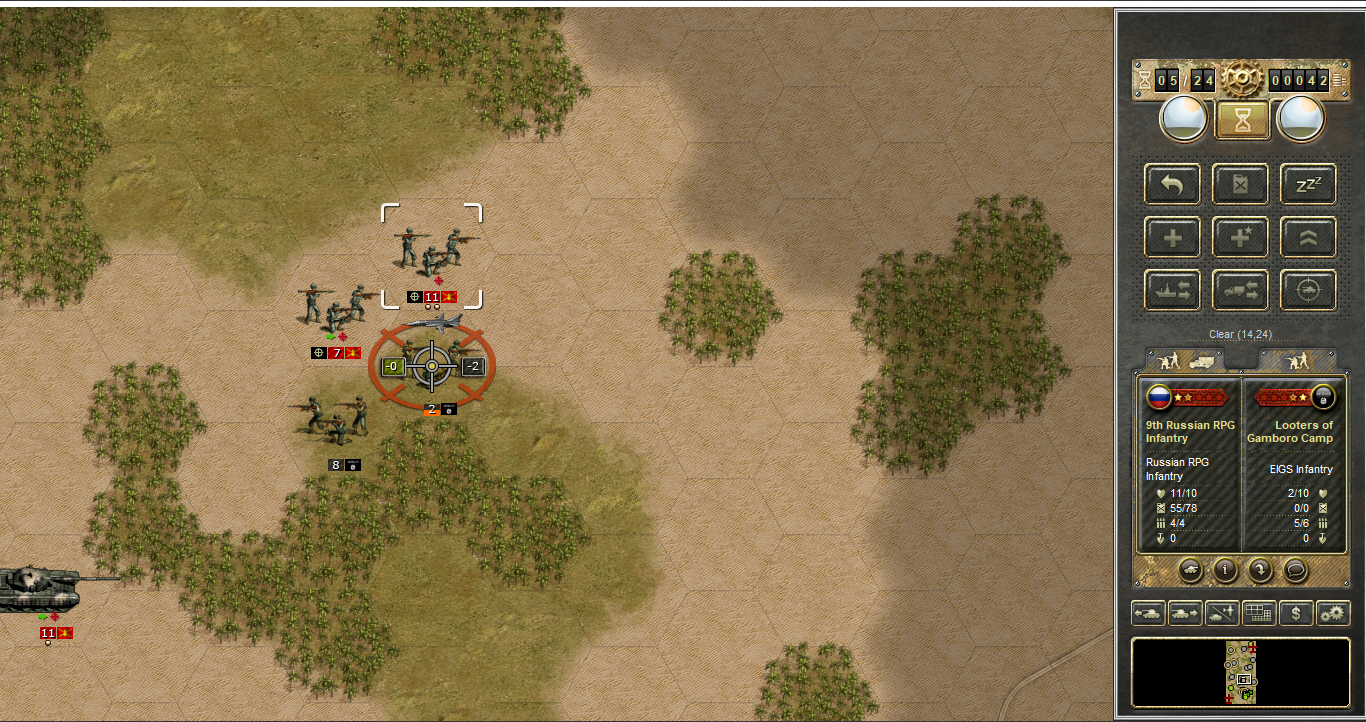1366x722 pixels.
Task: End the turn with the hourglass button
Action: 1241,120
